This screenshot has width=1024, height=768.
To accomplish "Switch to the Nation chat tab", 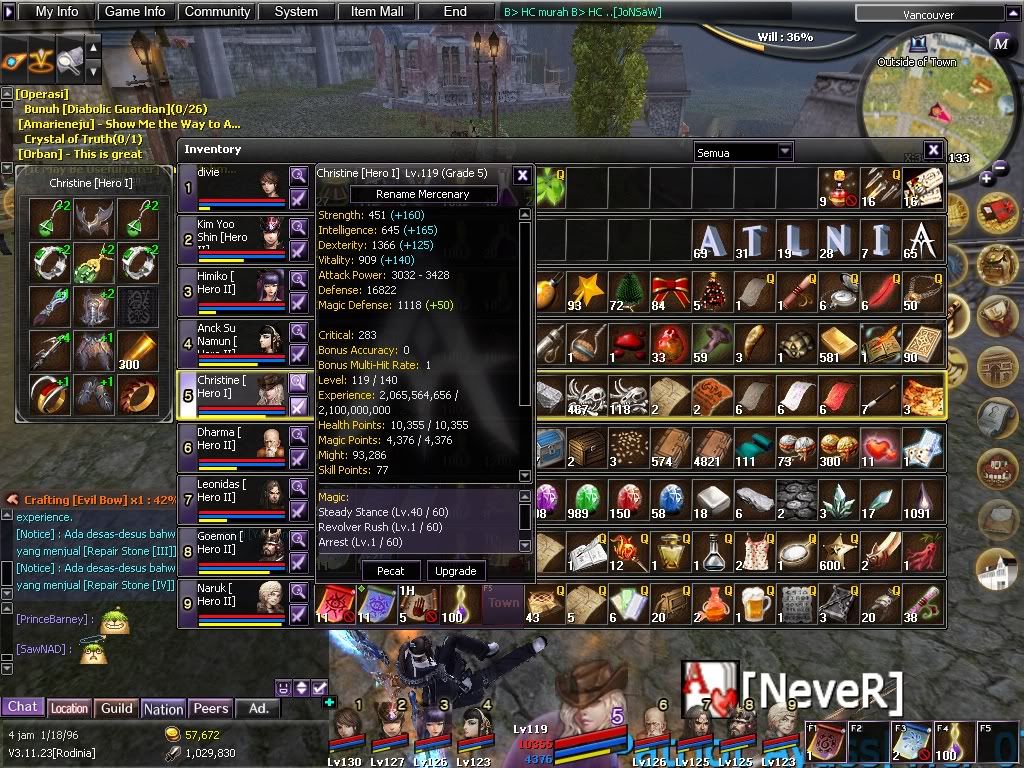I will (163, 708).
